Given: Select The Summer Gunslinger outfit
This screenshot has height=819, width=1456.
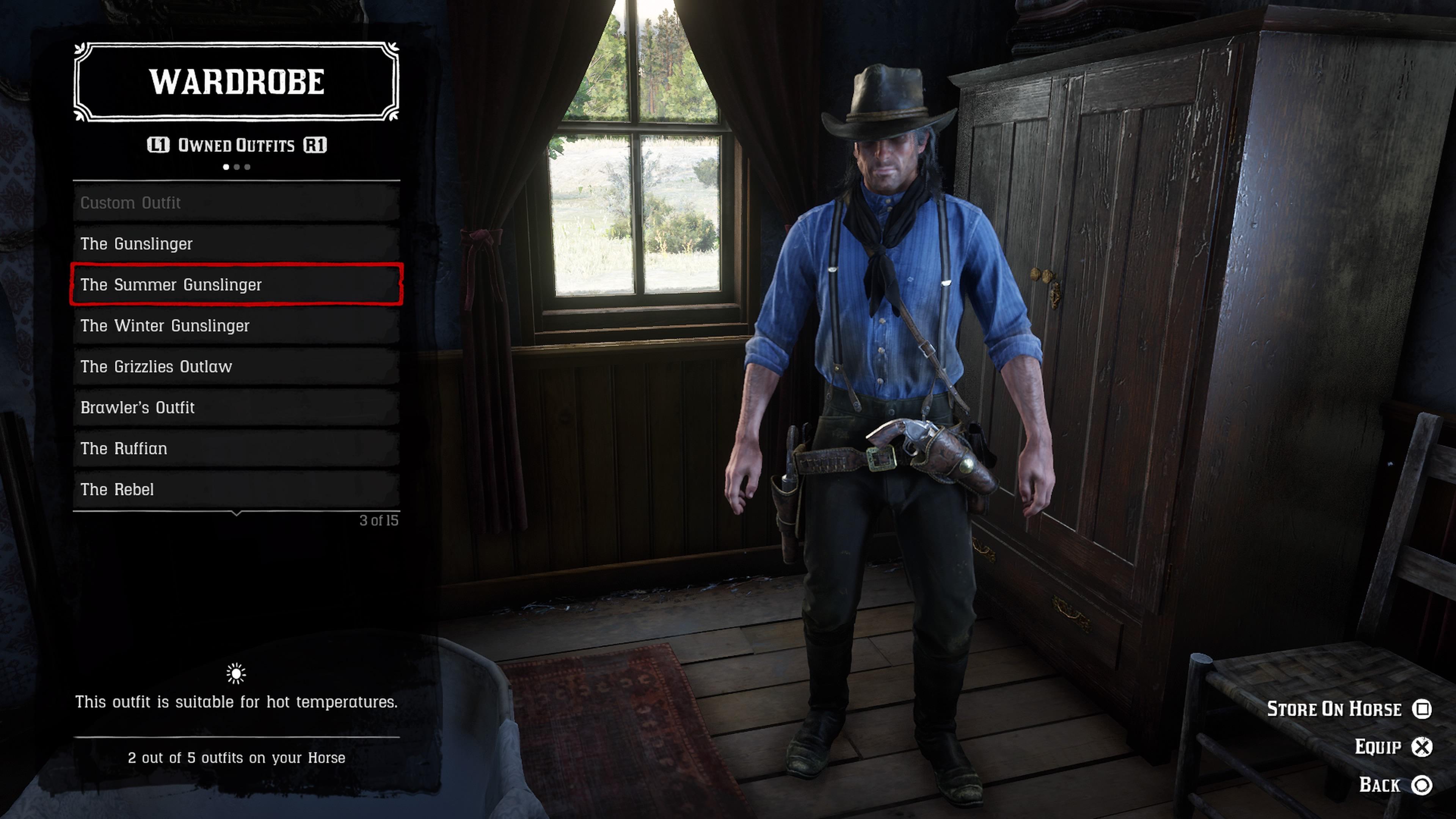Looking at the screenshot, I should pos(236,284).
